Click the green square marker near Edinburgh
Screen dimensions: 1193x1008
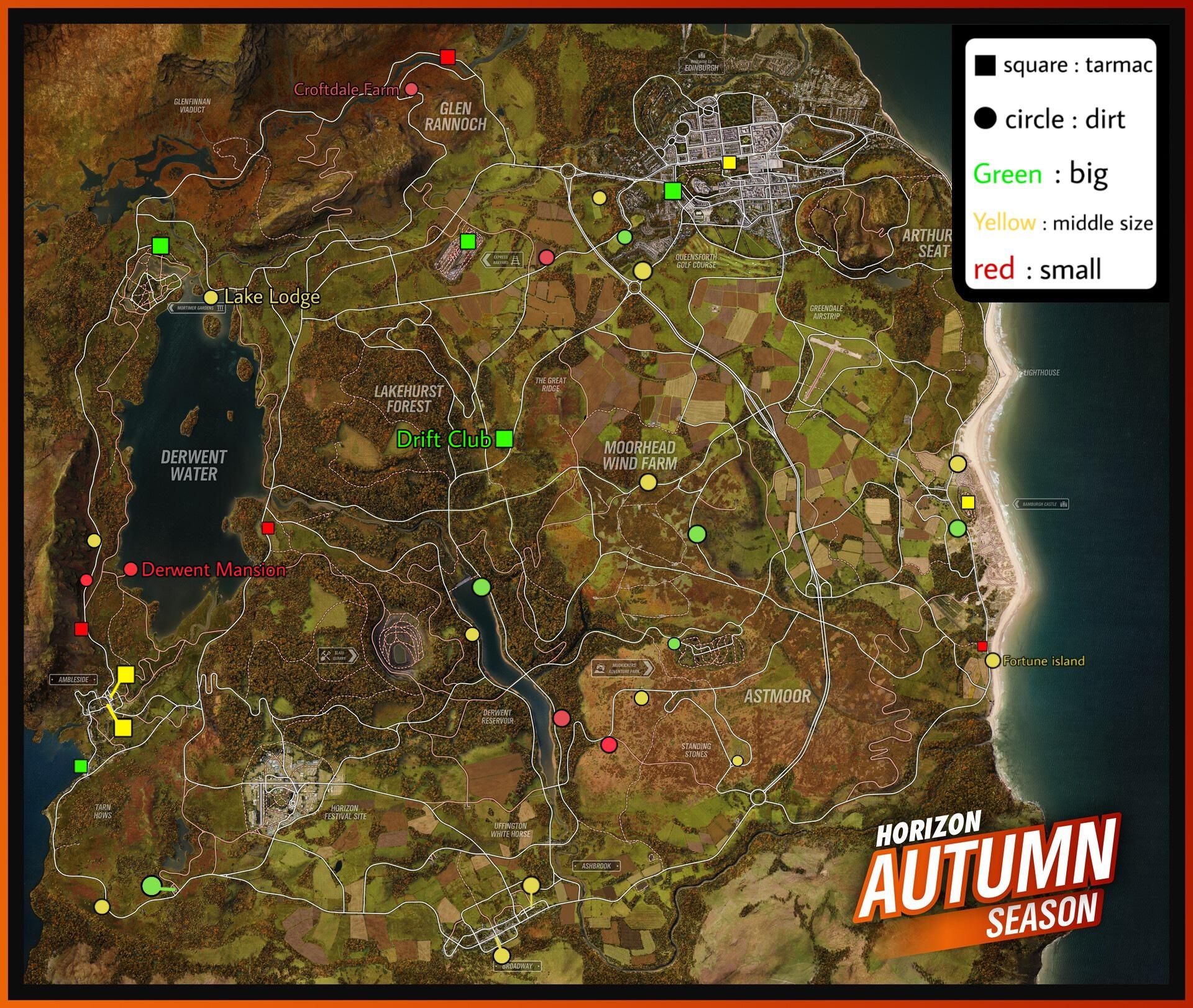click(x=673, y=192)
